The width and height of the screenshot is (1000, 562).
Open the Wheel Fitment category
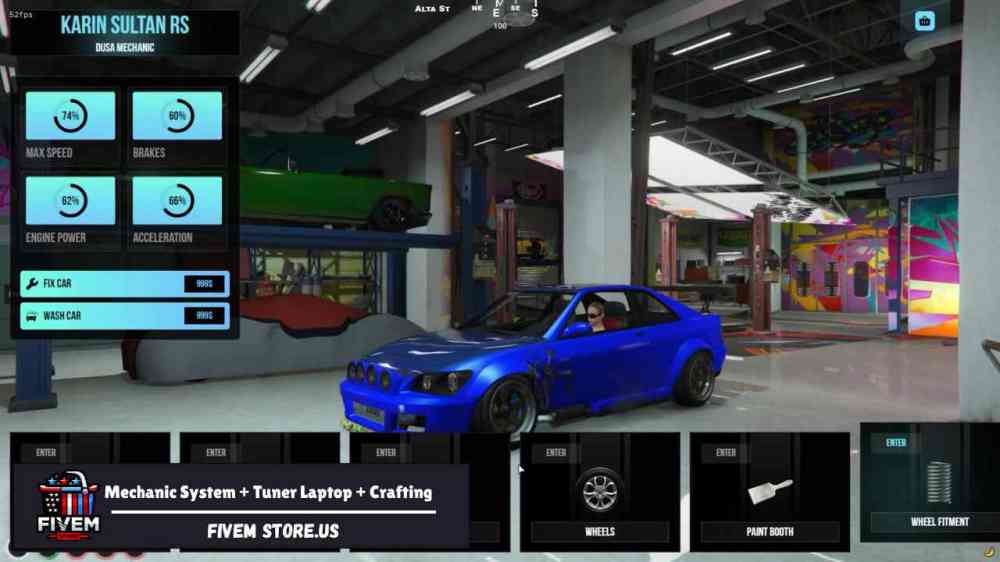(x=937, y=484)
